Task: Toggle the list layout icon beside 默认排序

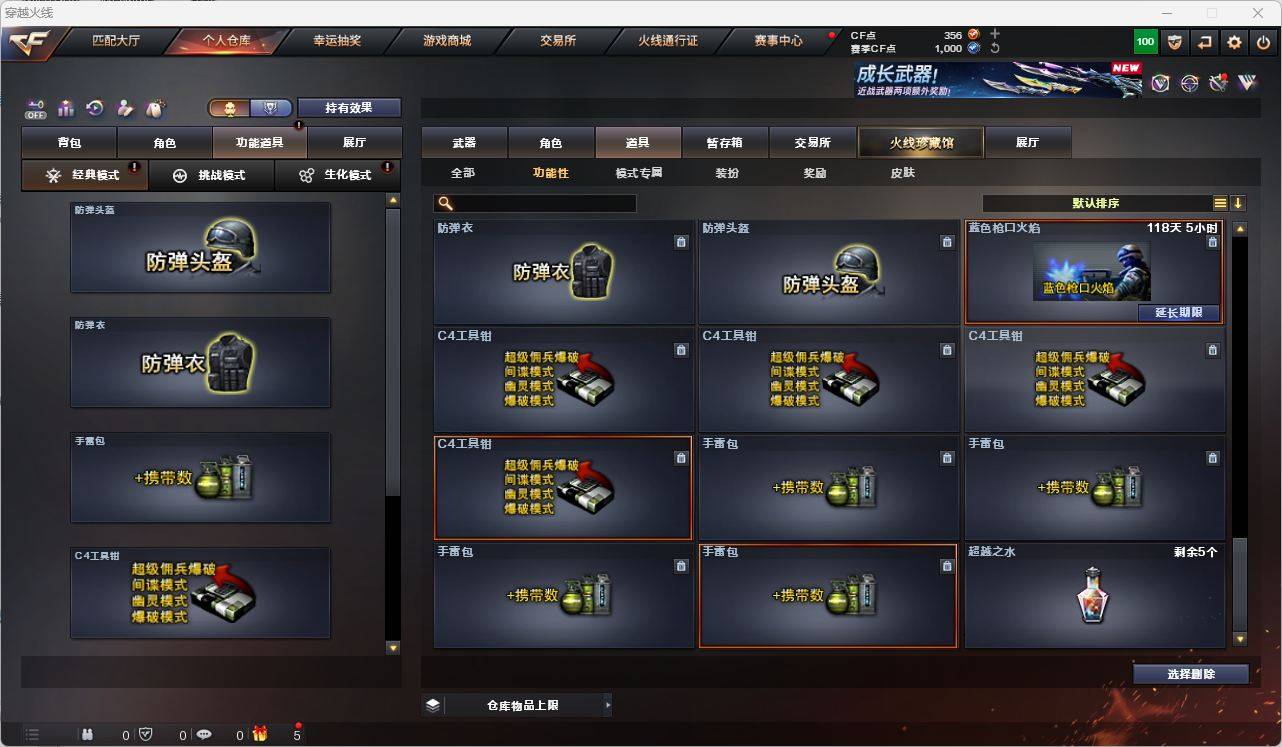Action: (x=1220, y=202)
